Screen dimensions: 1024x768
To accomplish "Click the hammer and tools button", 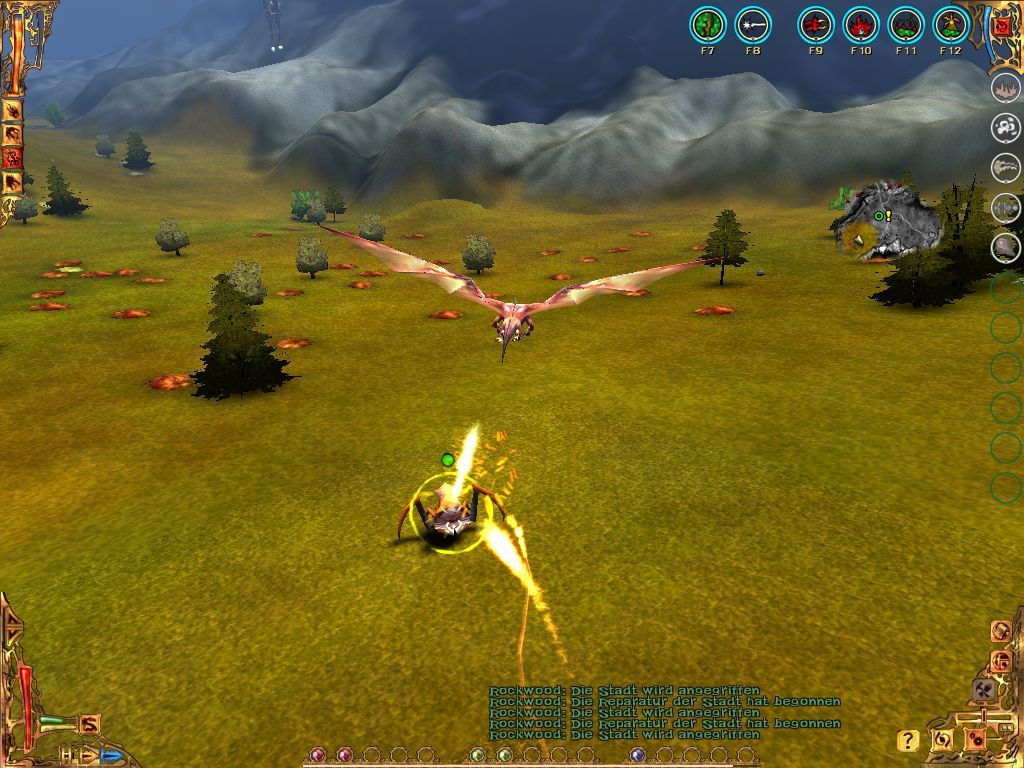I will click(983, 689).
